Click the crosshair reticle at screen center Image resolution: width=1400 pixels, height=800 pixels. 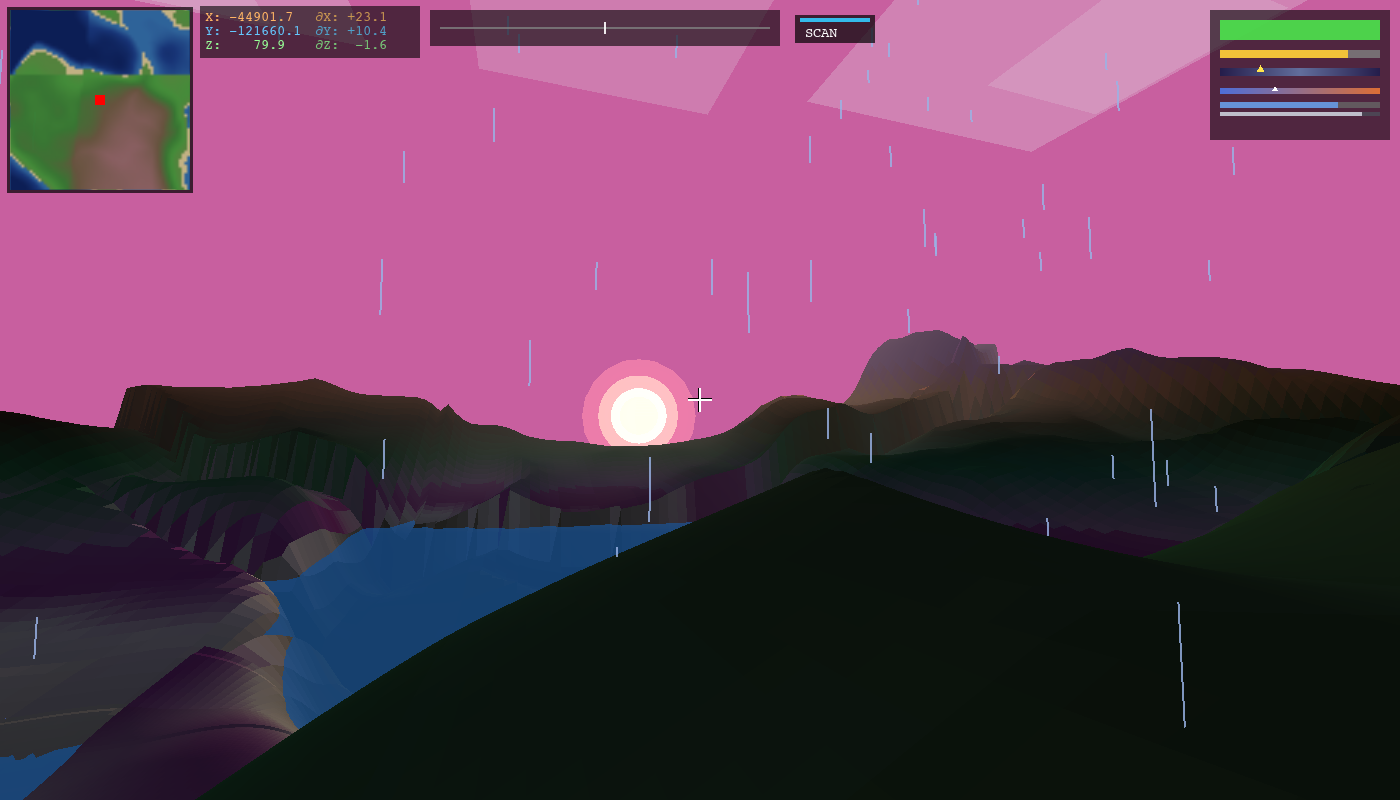(700, 400)
